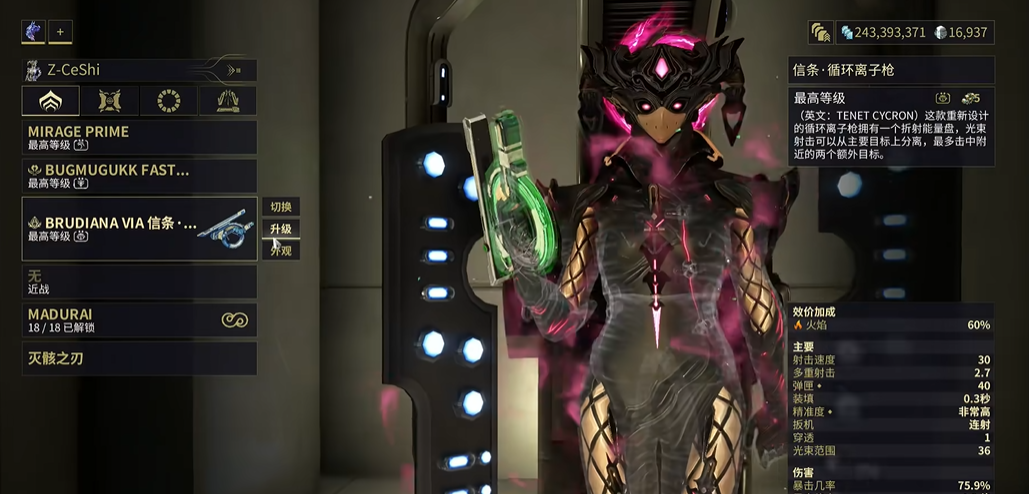Click the 切换 (switch) button

(x=281, y=207)
